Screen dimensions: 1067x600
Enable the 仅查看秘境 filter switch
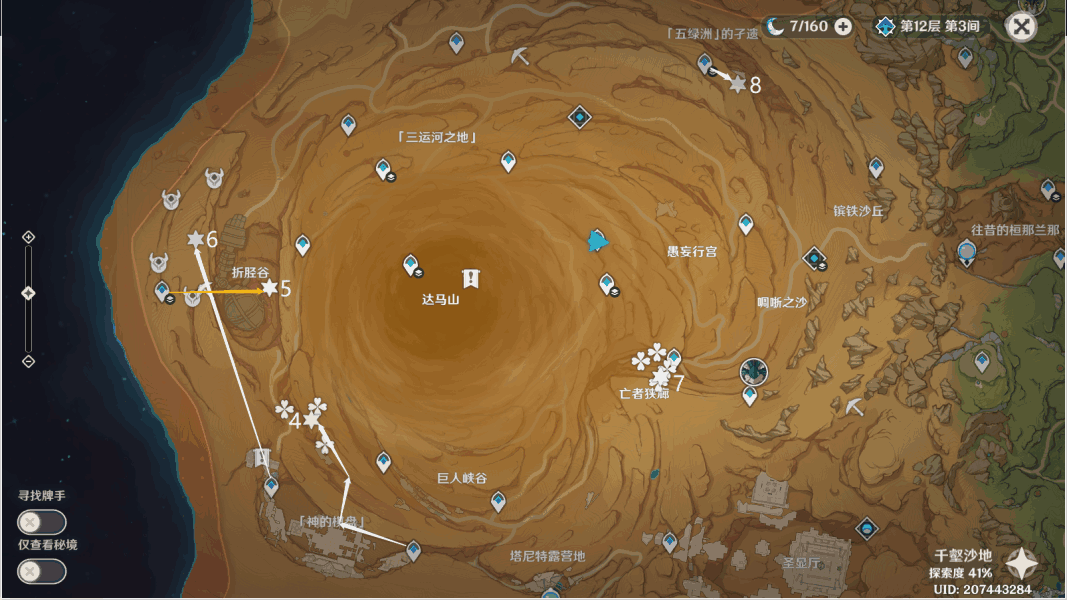[41, 571]
